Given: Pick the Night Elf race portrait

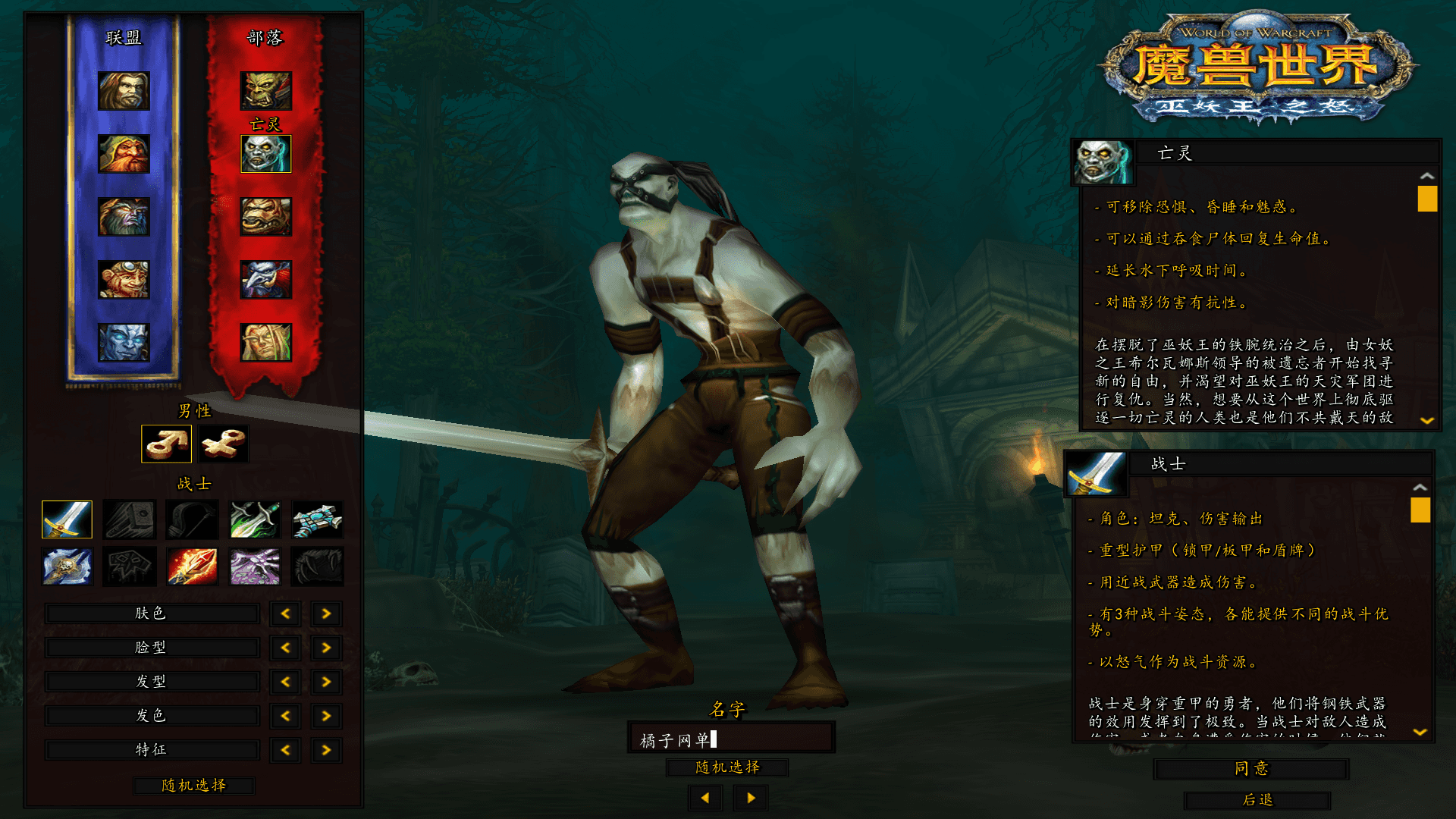Looking at the screenshot, I should [x=124, y=217].
